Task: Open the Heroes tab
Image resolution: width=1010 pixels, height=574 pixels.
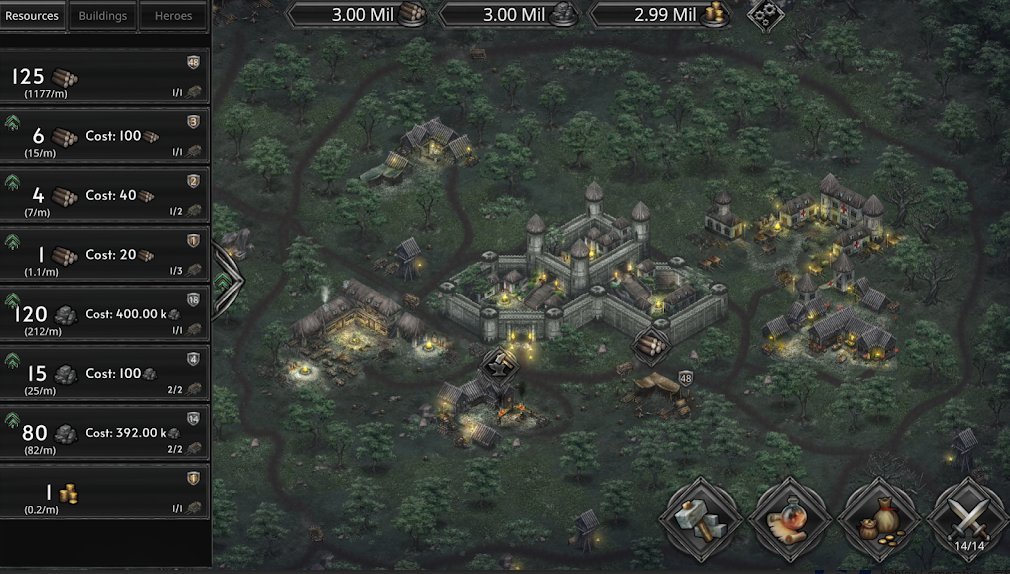Action: 173,16
